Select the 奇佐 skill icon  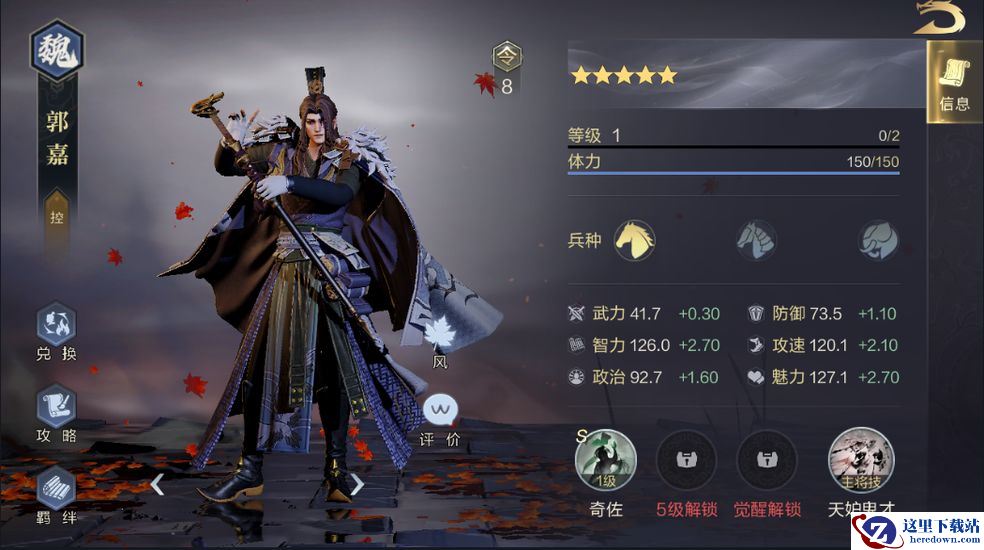(605, 459)
